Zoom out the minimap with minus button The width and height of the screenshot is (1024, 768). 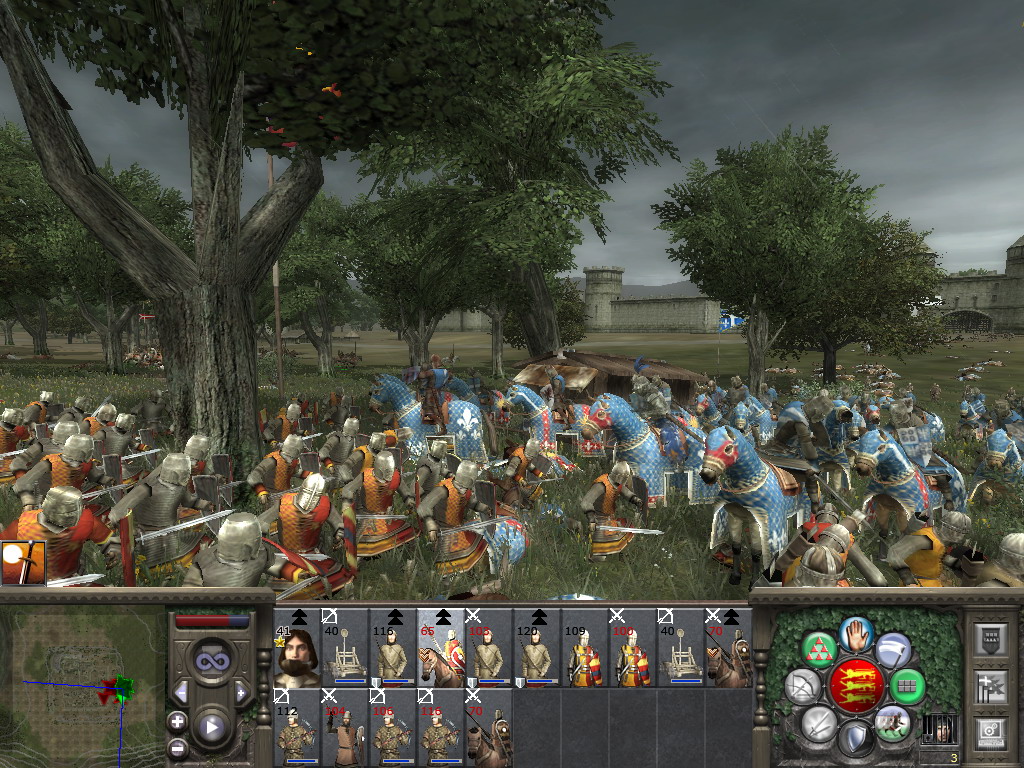(177, 747)
